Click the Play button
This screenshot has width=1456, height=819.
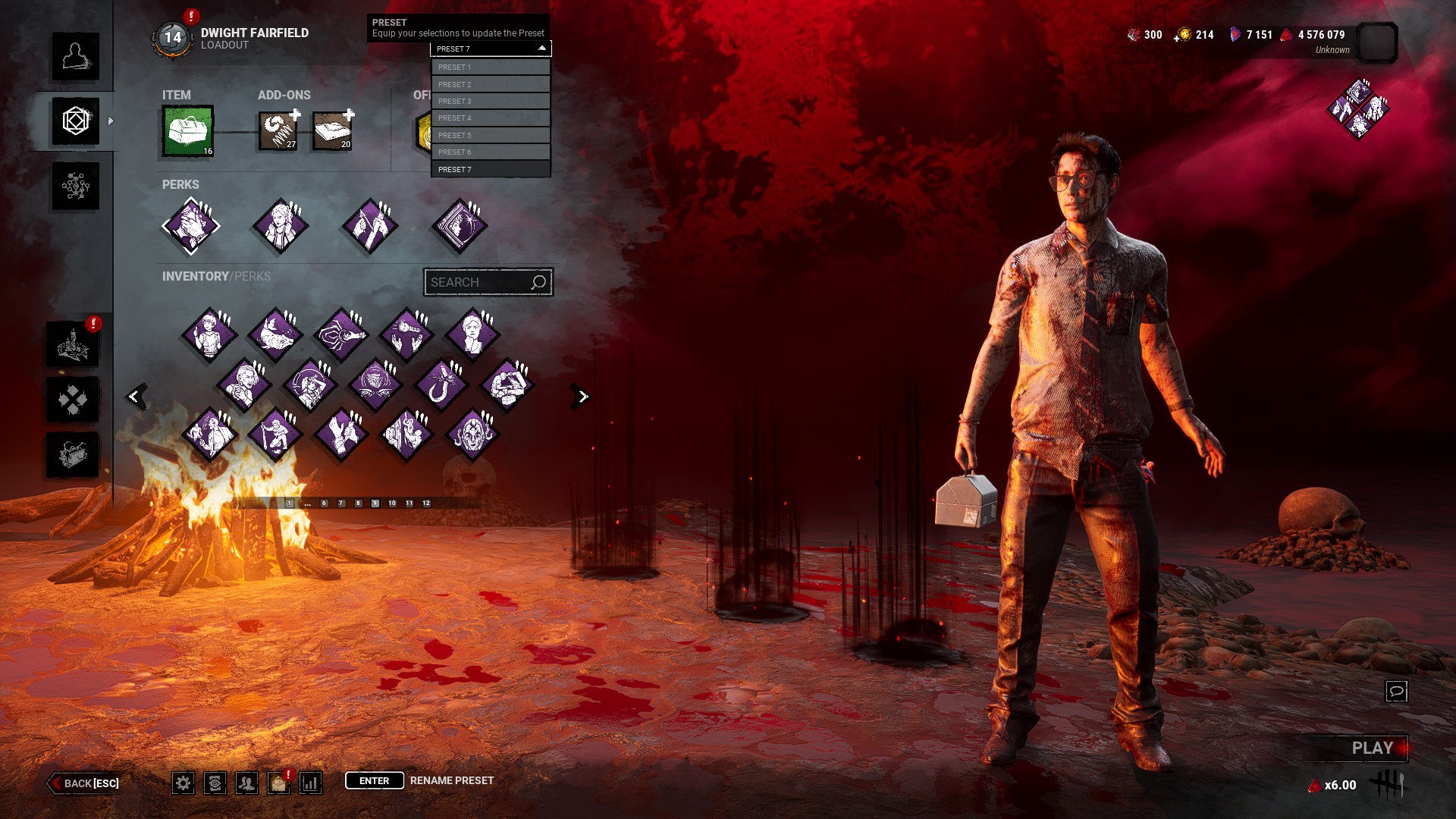(x=1372, y=748)
